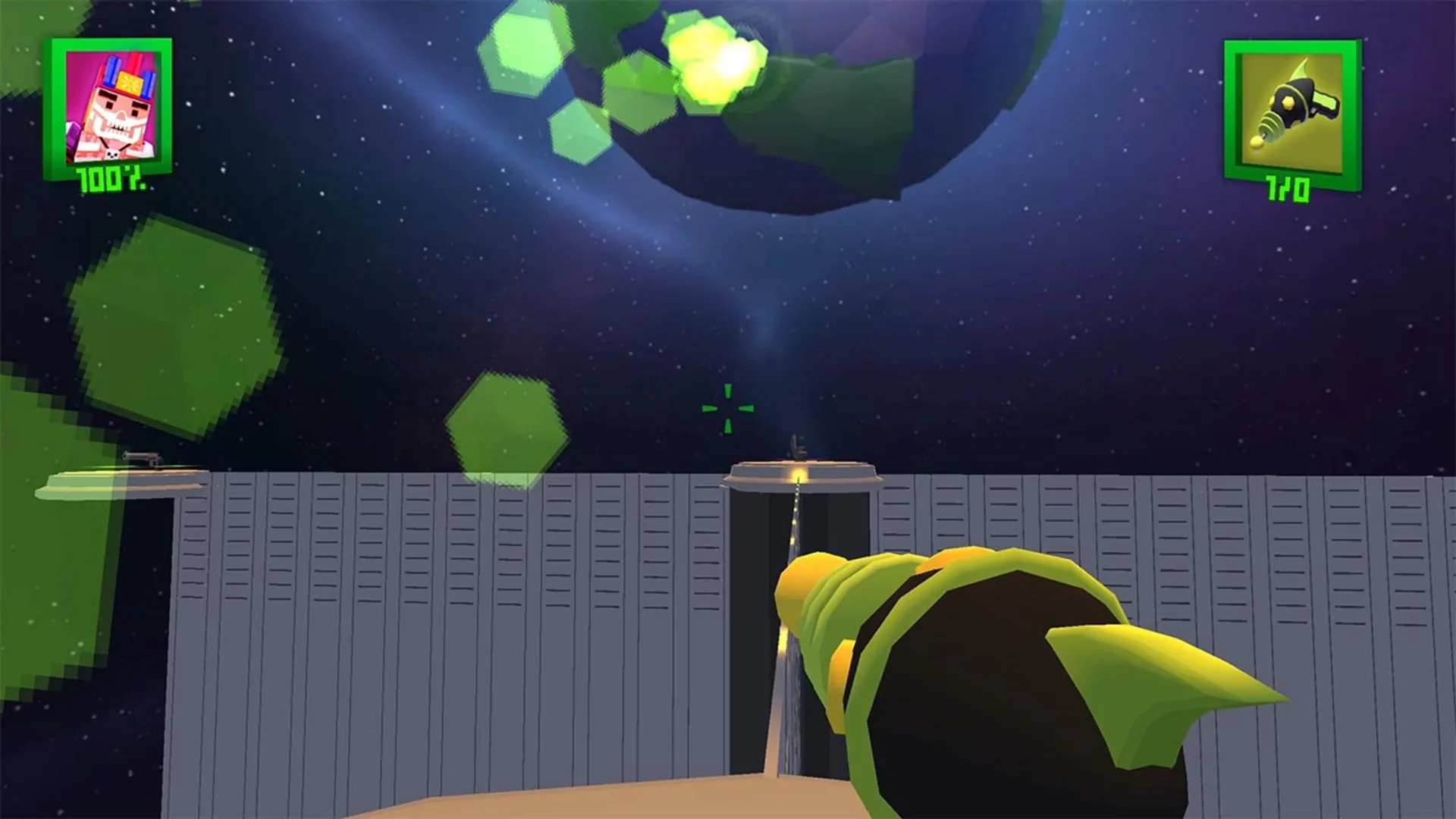
Task: Click the green 100% health readout
Action: 110,179
